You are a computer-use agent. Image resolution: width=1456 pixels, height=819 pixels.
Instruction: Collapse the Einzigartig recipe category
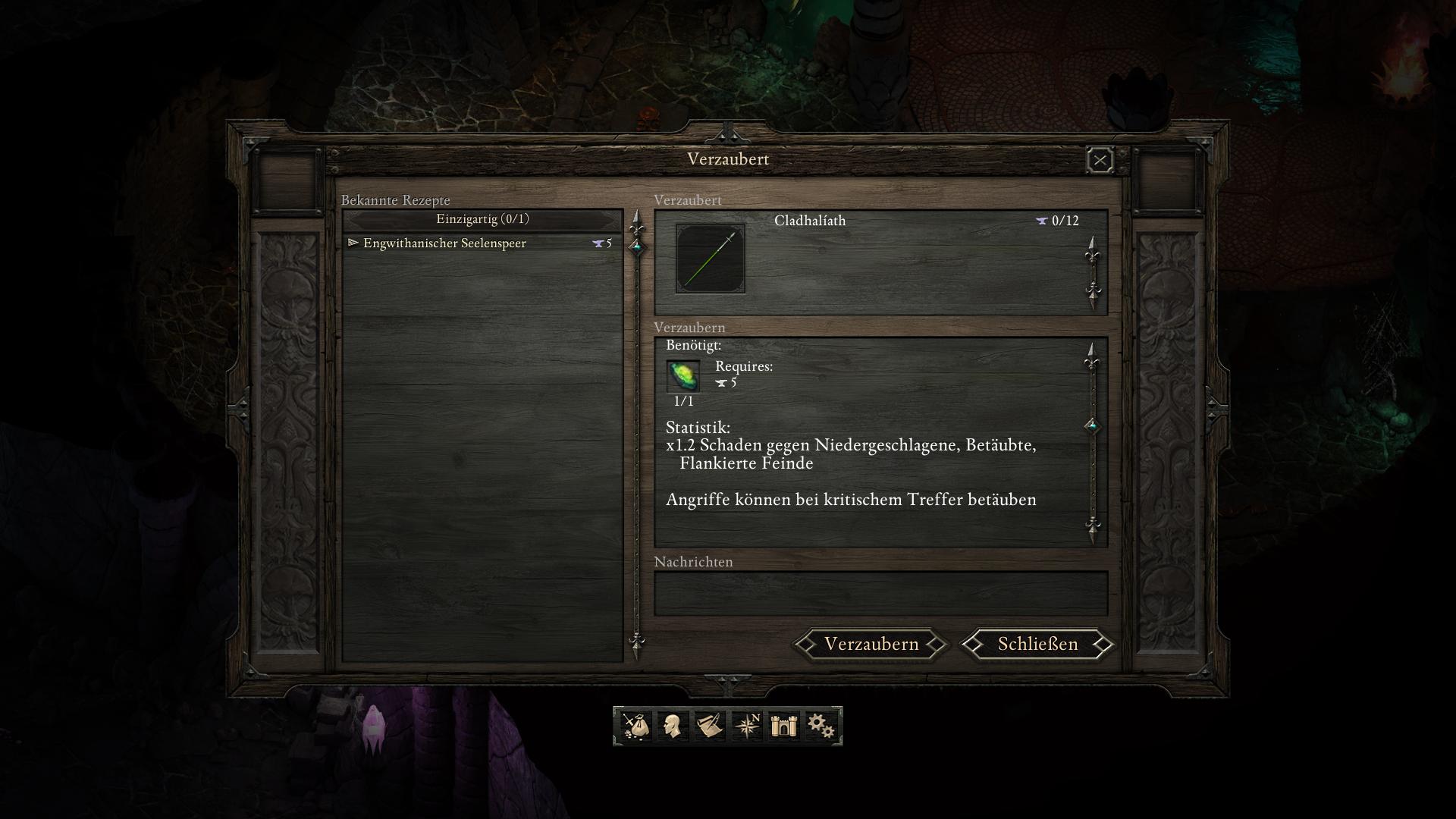click(x=482, y=219)
